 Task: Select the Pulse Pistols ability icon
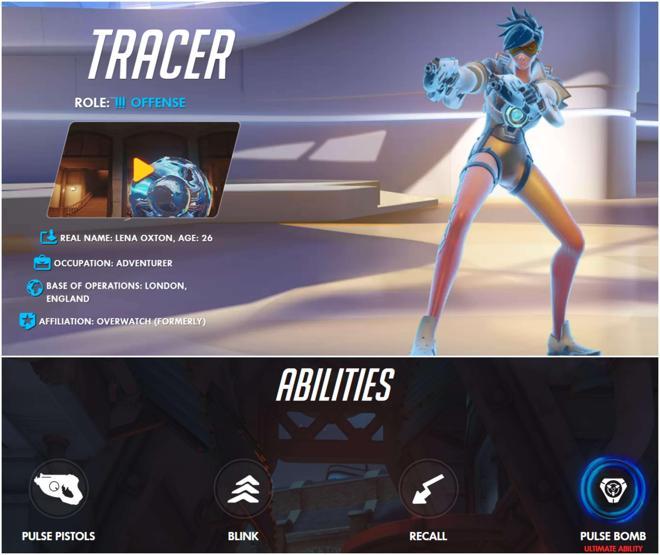click(59, 489)
